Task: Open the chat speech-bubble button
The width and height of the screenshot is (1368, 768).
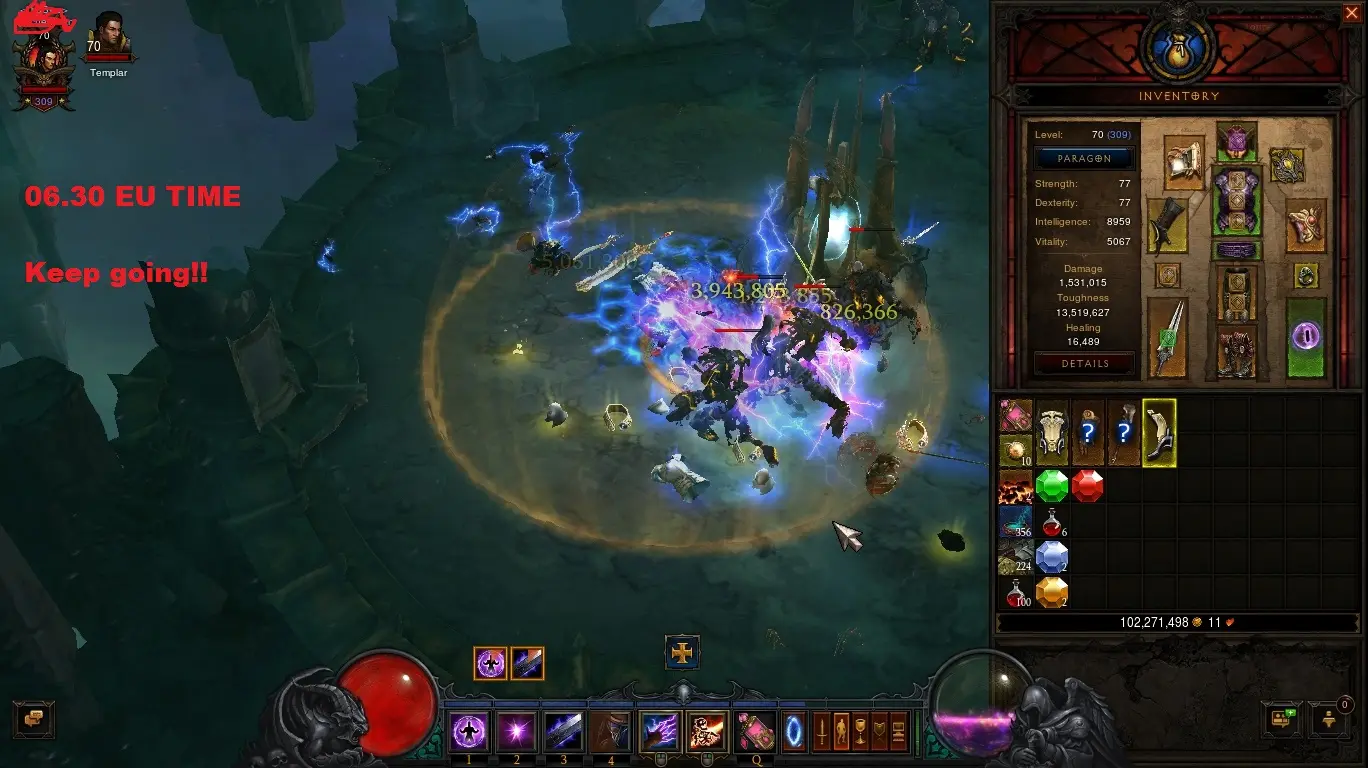Action: pyautogui.click(x=33, y=718)
